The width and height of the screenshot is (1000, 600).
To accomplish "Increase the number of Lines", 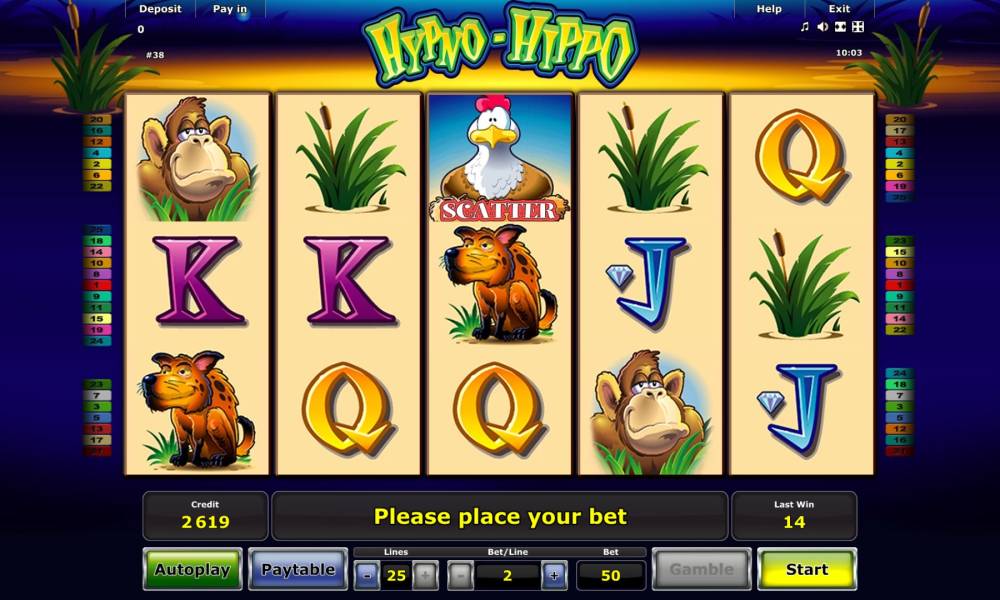I will click(x=424, y=575).
